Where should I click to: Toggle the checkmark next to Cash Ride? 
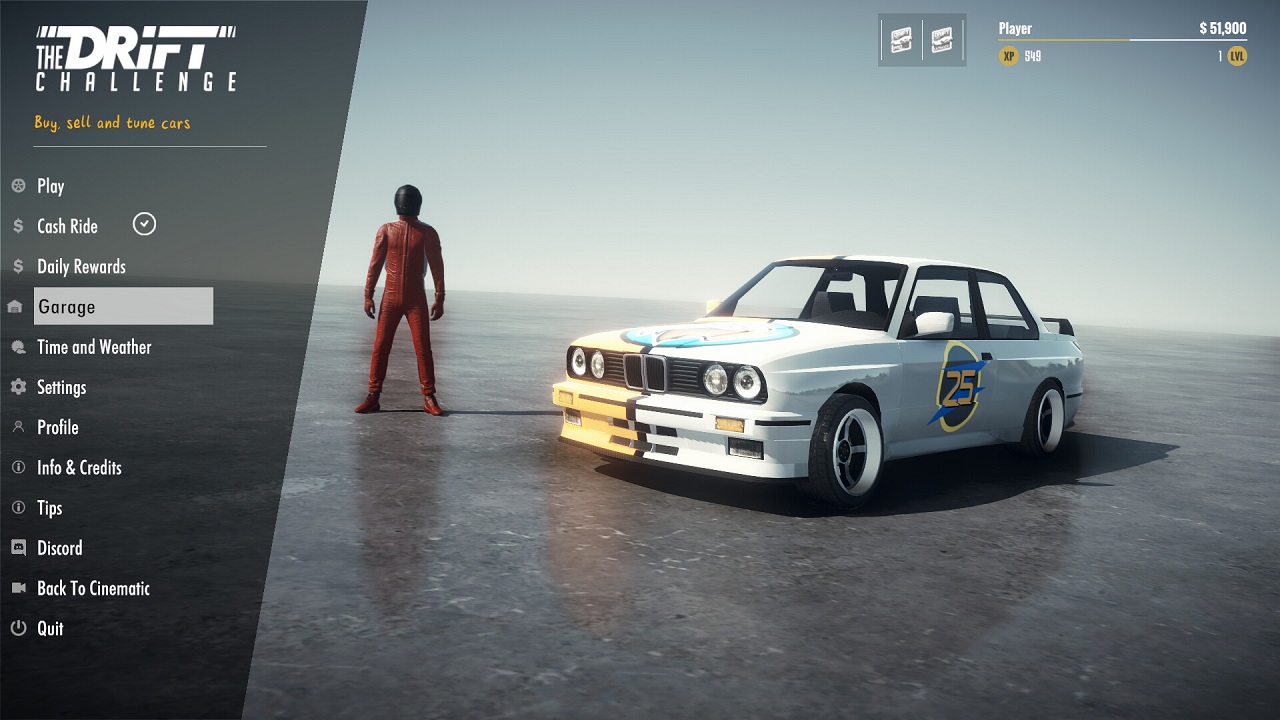point(144,225)
